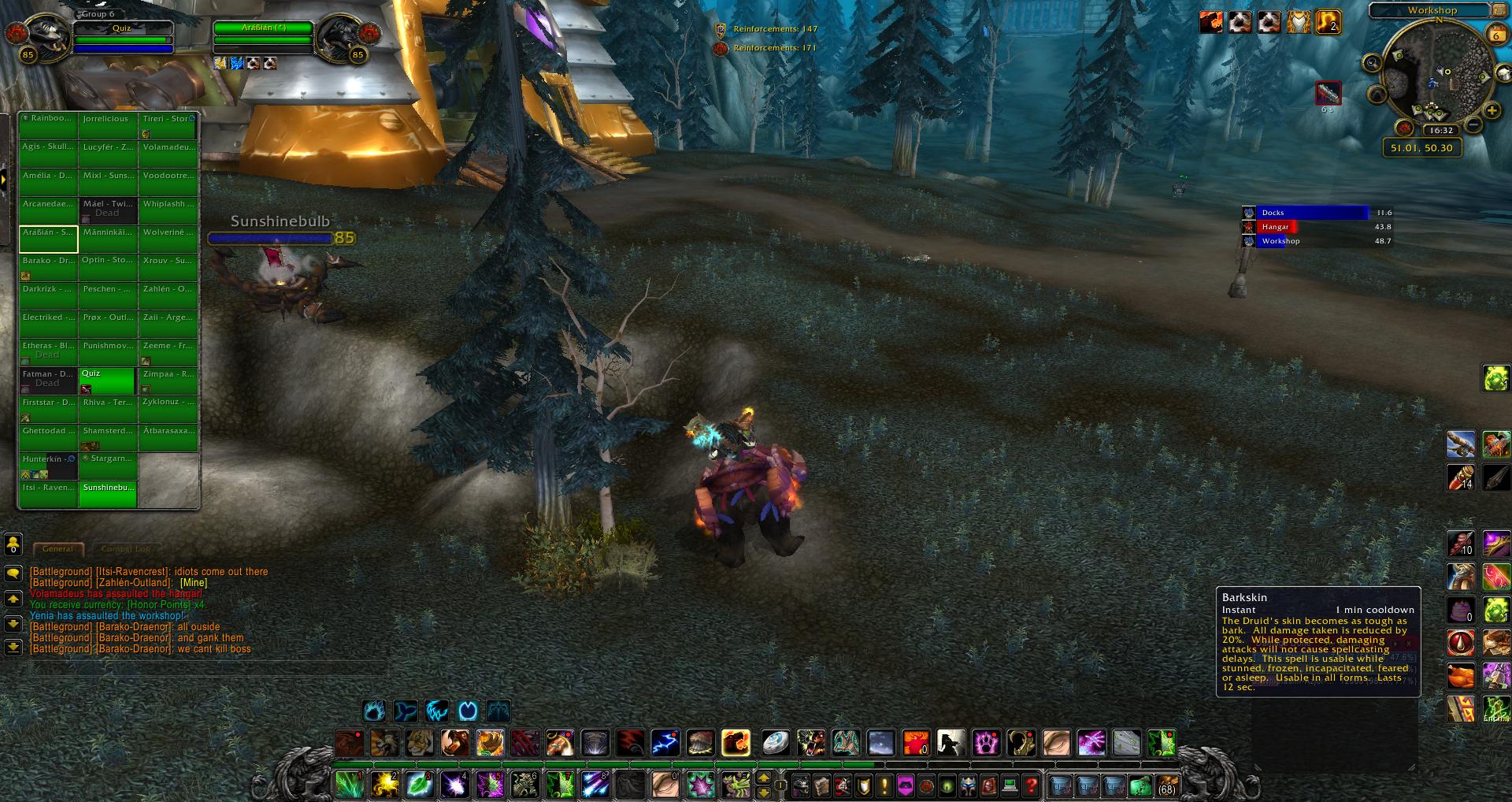Open the yellow exclamation mark quest log button
This screenshot has height=802, width=1512.
(884, 785)
